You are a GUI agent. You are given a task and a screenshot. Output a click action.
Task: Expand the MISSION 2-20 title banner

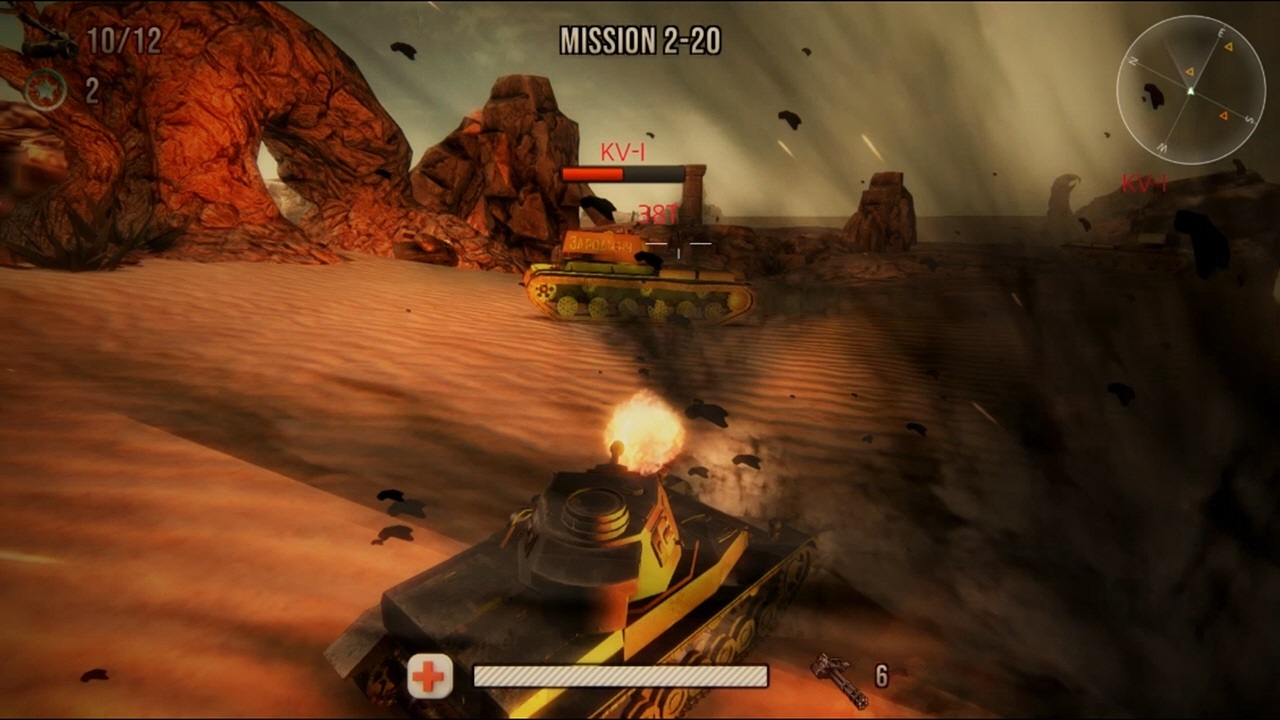(640, 44)
